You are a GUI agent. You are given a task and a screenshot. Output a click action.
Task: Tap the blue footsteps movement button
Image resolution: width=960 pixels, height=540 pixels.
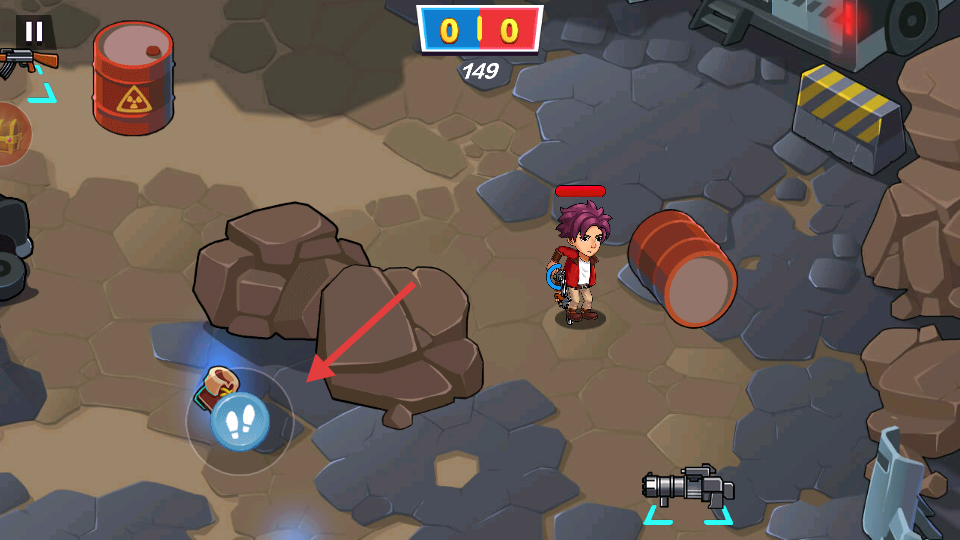point(240,422)
